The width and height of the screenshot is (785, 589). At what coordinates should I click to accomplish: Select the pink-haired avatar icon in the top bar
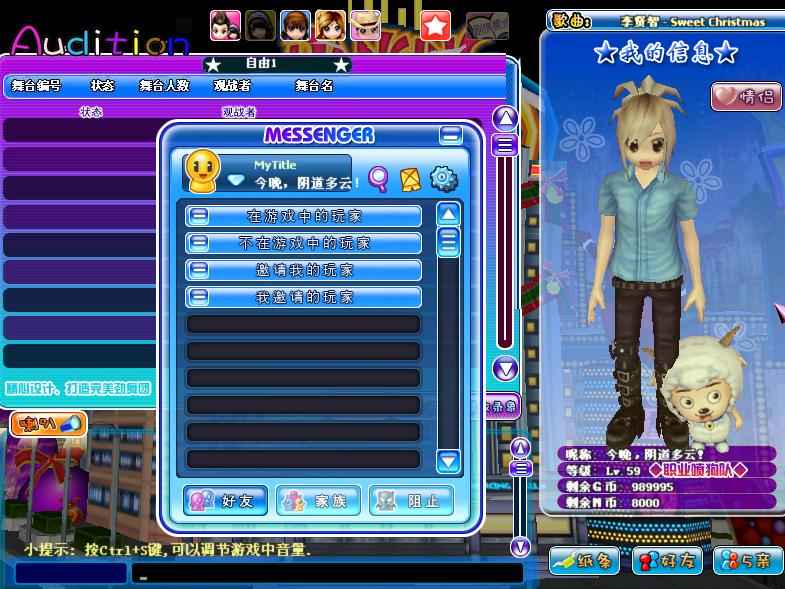point(225,24)
